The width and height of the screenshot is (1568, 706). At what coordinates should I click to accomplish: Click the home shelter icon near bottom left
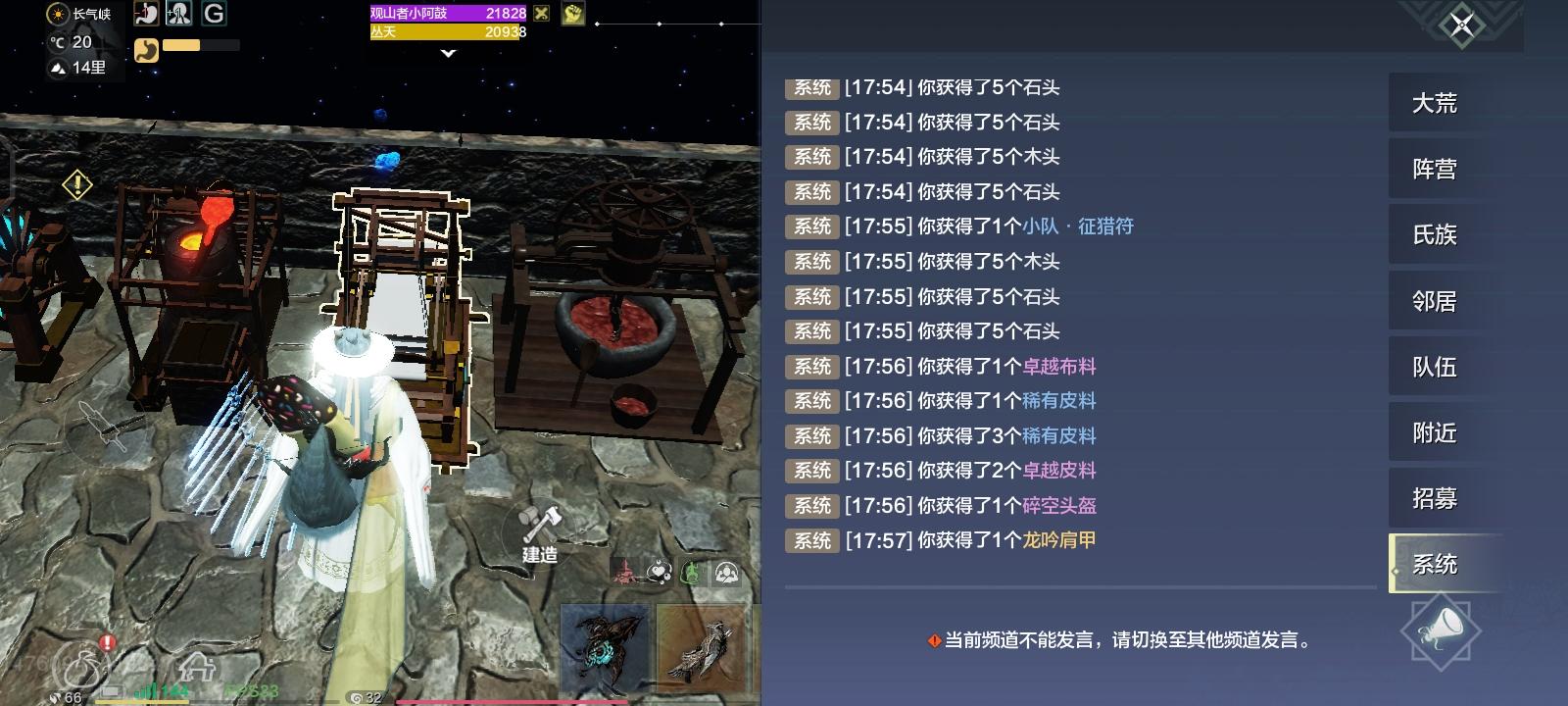click(198, 665)
